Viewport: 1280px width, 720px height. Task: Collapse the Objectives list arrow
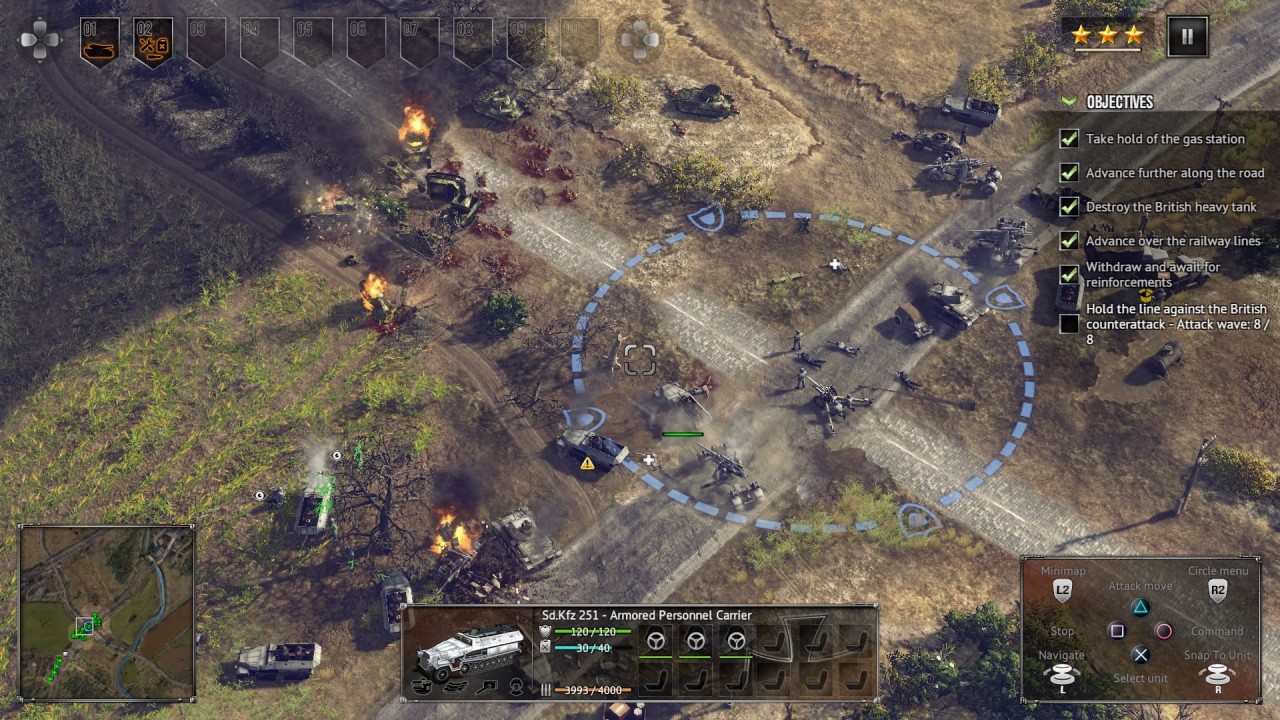1069,102
